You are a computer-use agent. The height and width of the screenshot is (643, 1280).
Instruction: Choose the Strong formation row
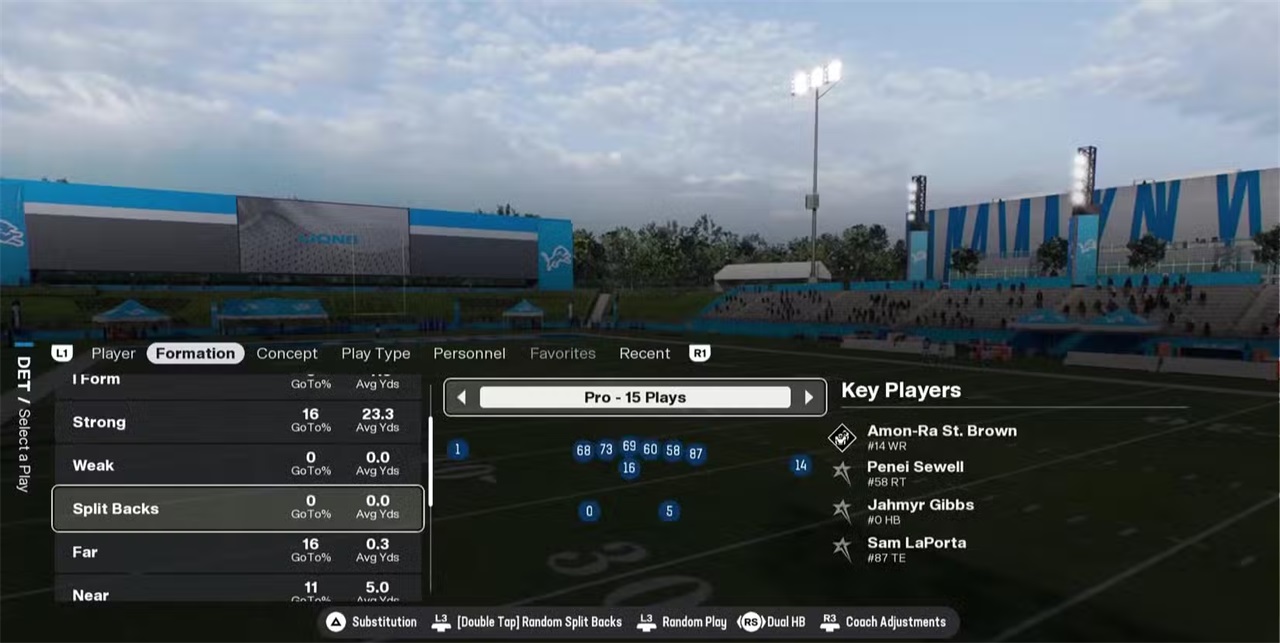point(238,422)
